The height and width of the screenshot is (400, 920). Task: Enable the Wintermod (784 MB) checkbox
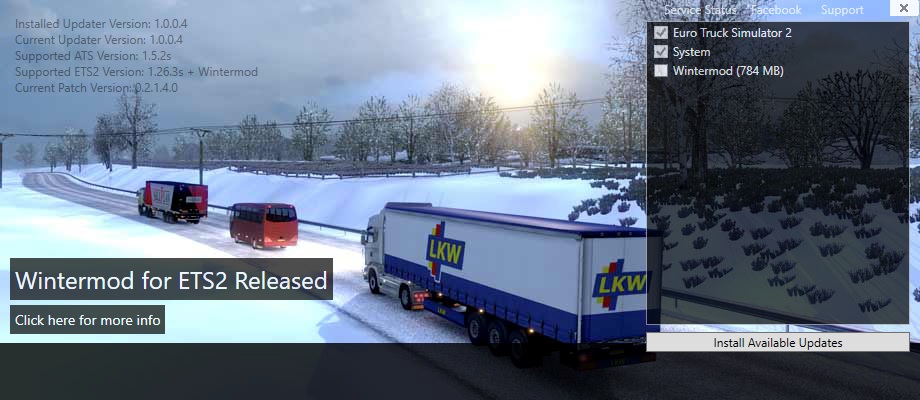[x=661, y=71]
